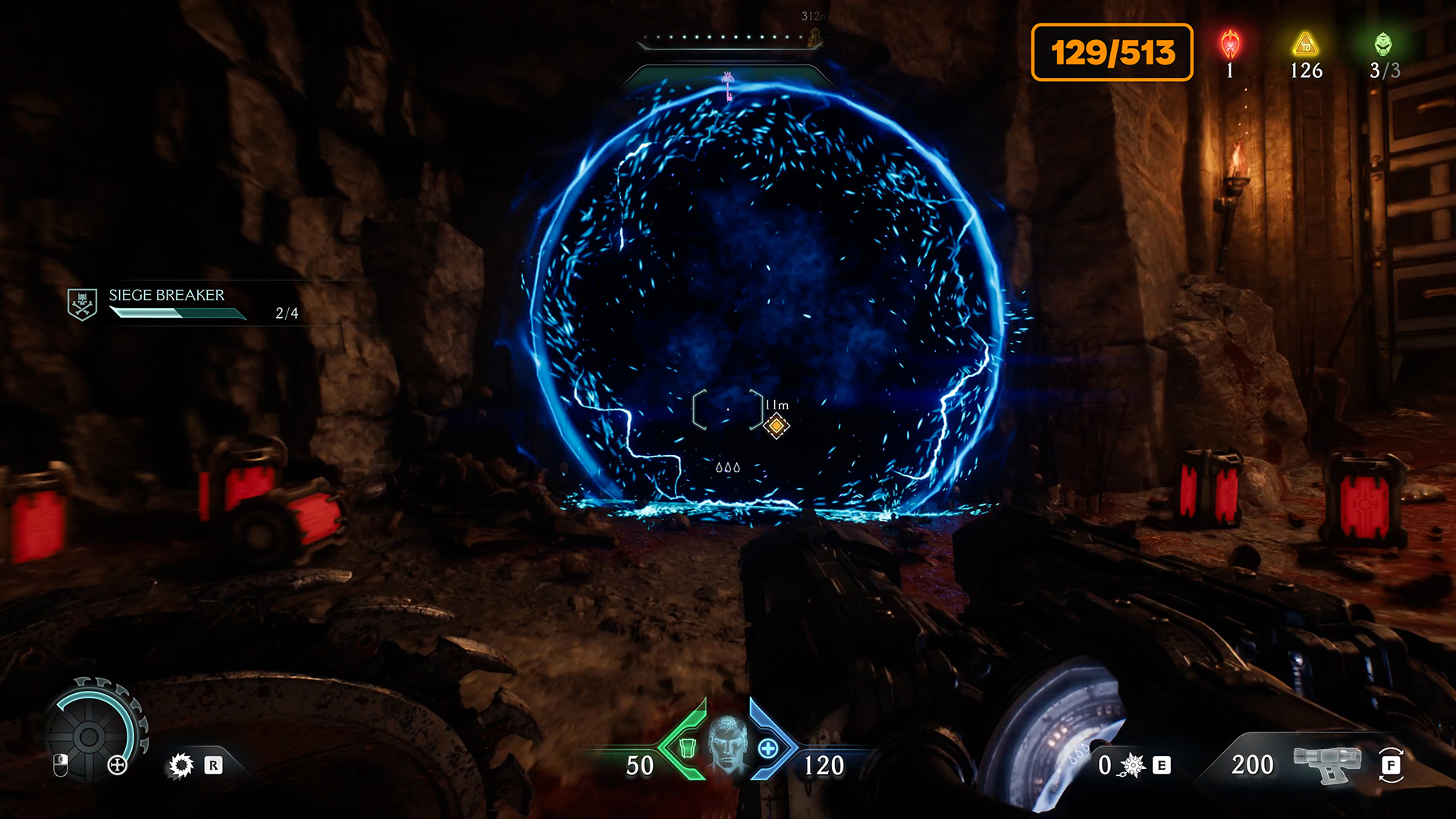The width and height of the screenshot is (1456, 819).
Task: Click the orange 129/513 counter overlay
Action: (x=1112, y=52)
